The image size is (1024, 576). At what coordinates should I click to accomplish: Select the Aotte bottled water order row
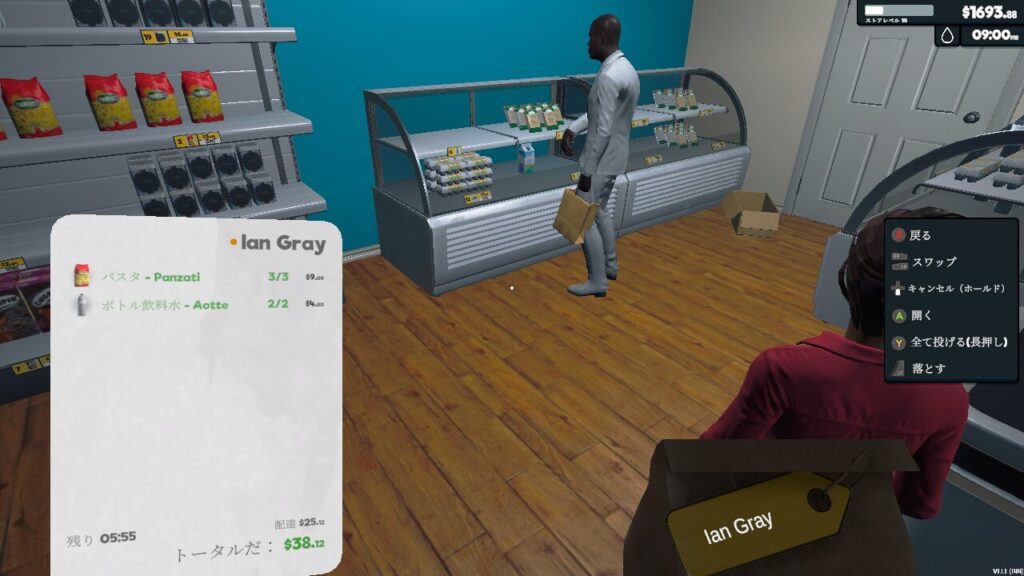tap(198, 304)
